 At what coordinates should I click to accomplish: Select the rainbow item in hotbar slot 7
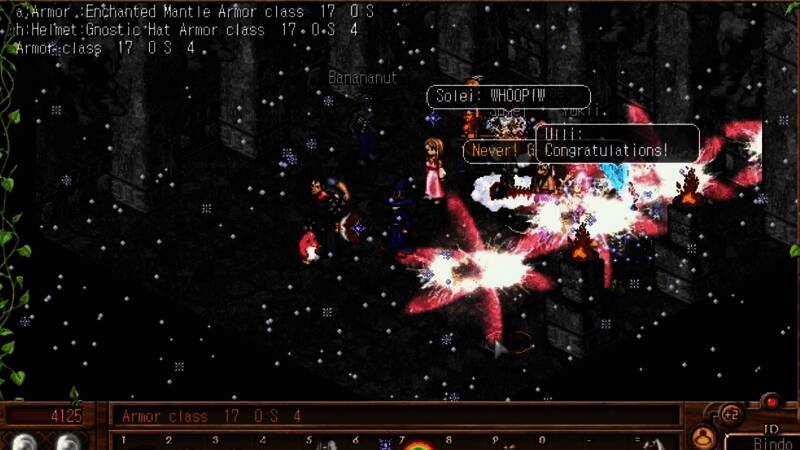(415, 444)
